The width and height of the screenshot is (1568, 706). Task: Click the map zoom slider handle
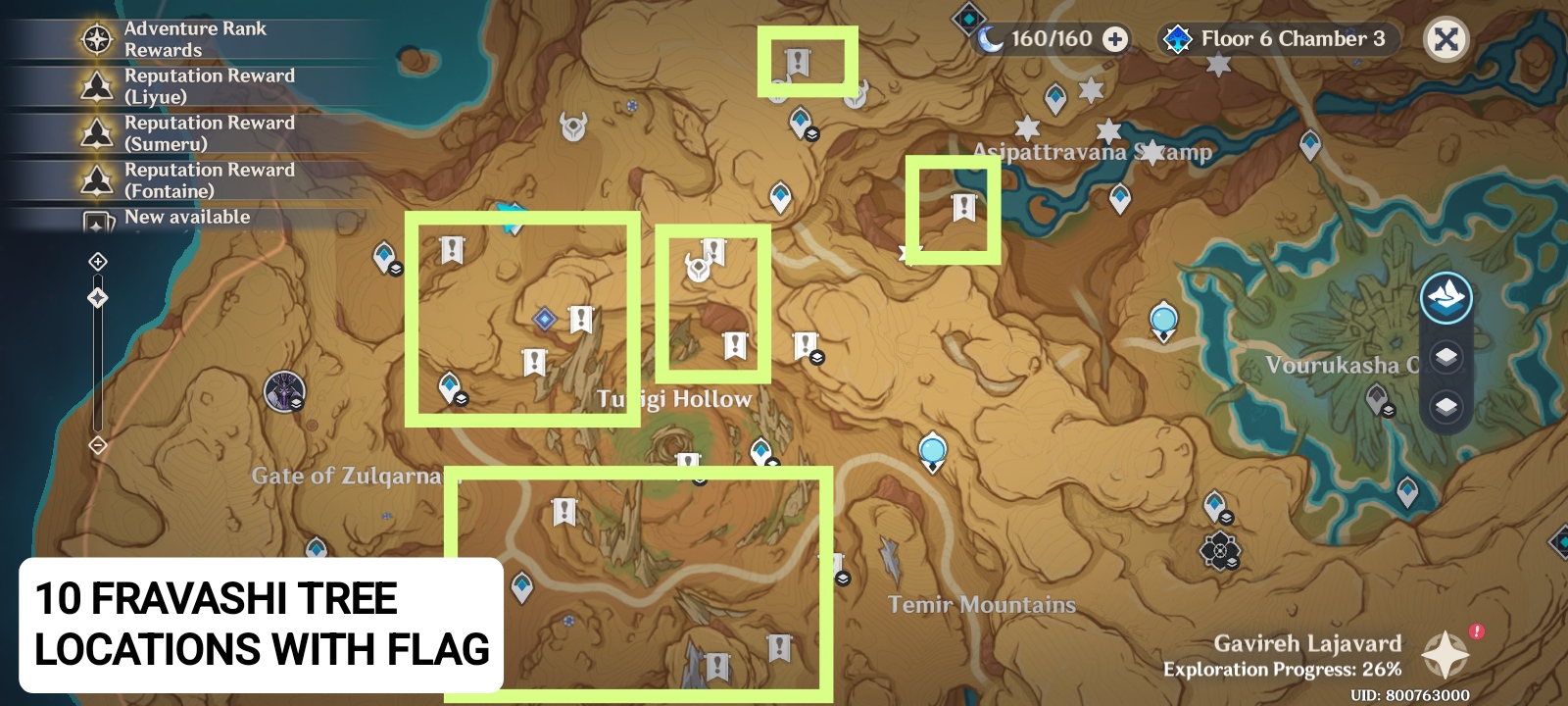(x=97, y=298)
